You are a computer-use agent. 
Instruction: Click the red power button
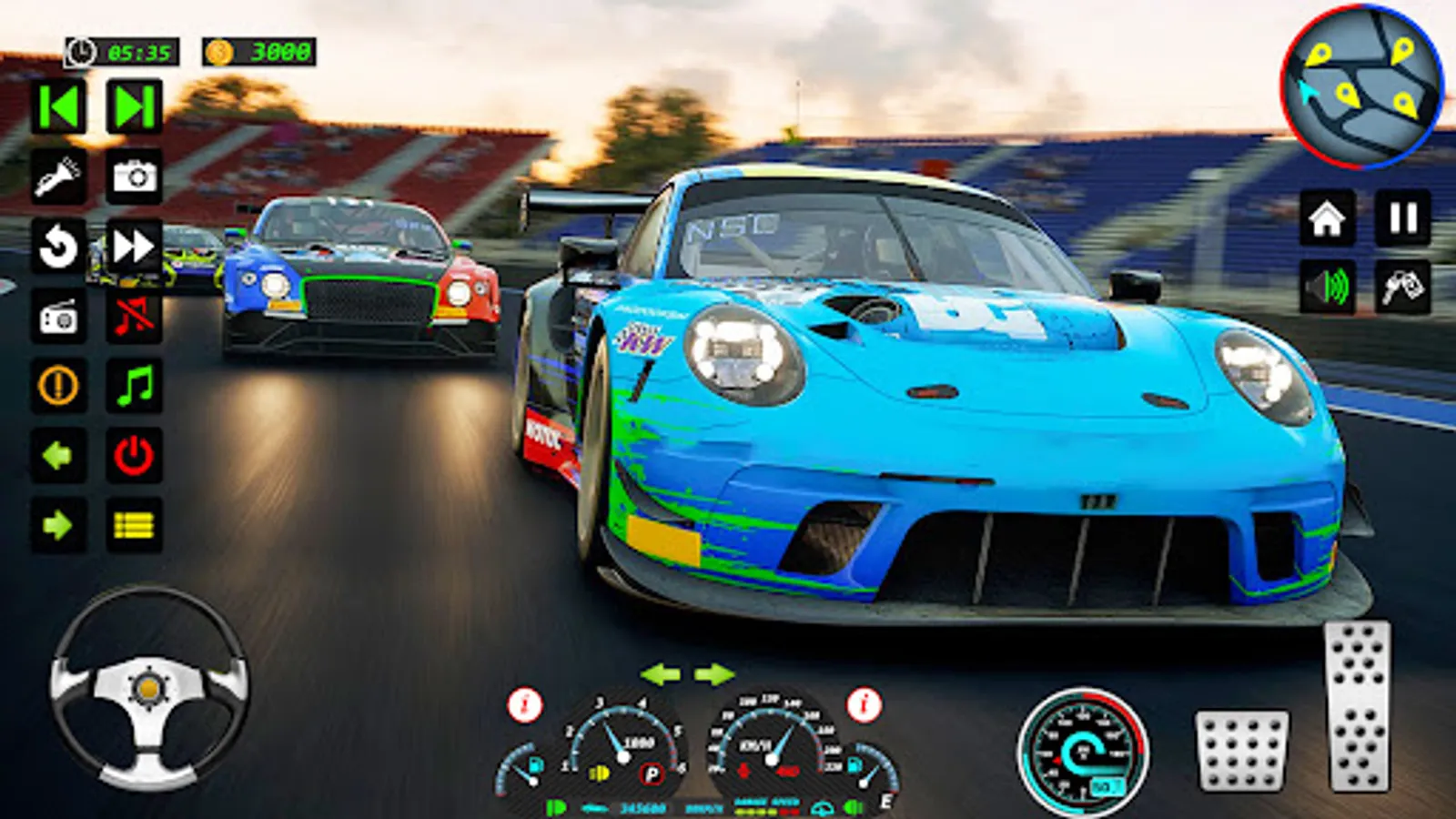coord(135,455)
